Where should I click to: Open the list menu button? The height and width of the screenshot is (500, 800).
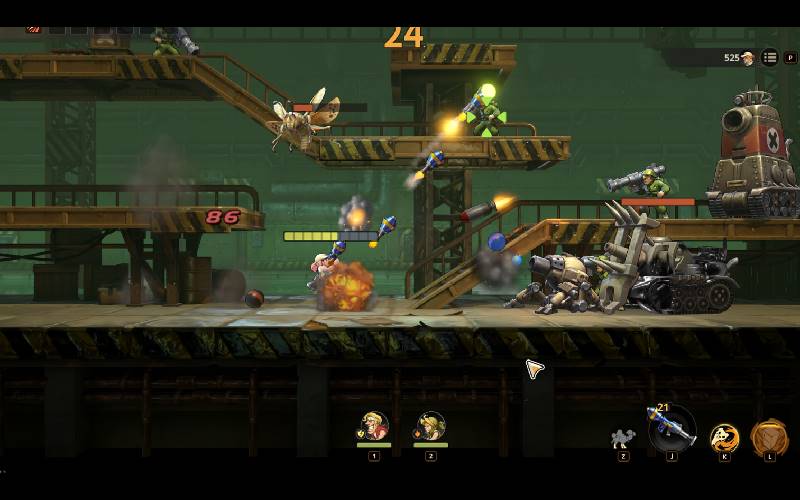(769, 58)
